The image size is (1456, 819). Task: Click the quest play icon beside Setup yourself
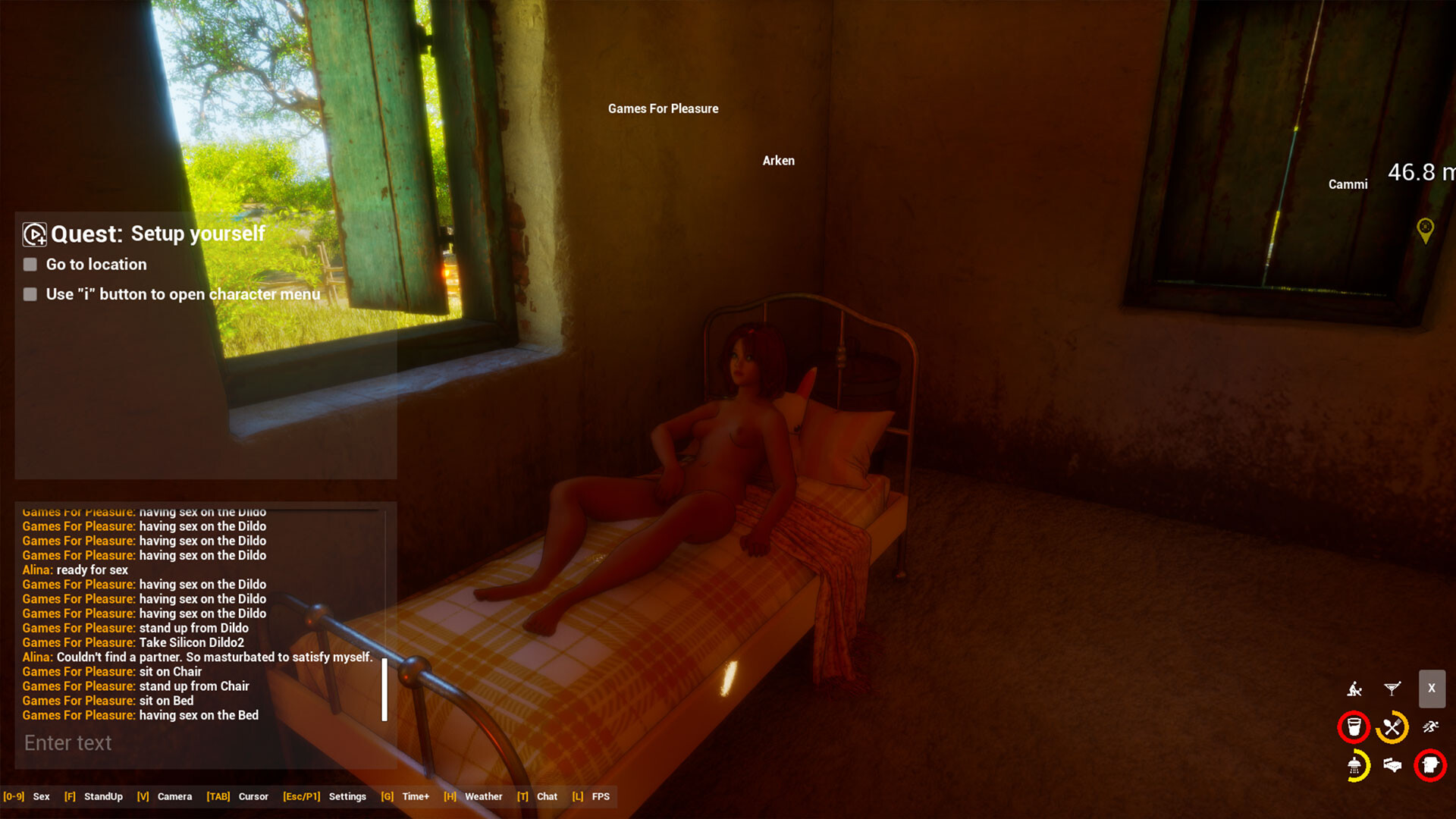coord(33,234)
